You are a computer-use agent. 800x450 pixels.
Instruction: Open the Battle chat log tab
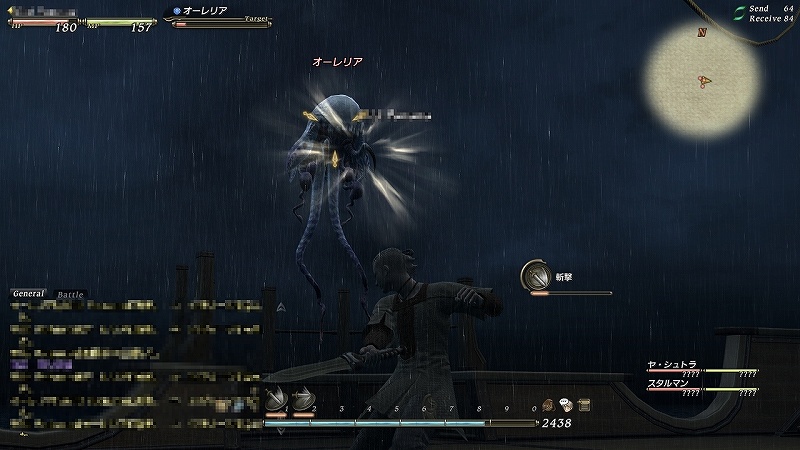pyautogui.click(x=71, y=295)
